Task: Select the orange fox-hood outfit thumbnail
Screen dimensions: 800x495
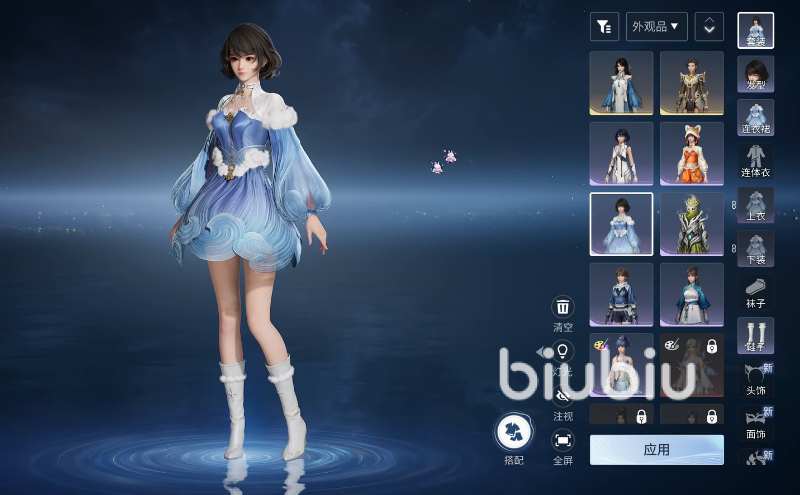Action: pyautogui.click(x=692, y=153)
